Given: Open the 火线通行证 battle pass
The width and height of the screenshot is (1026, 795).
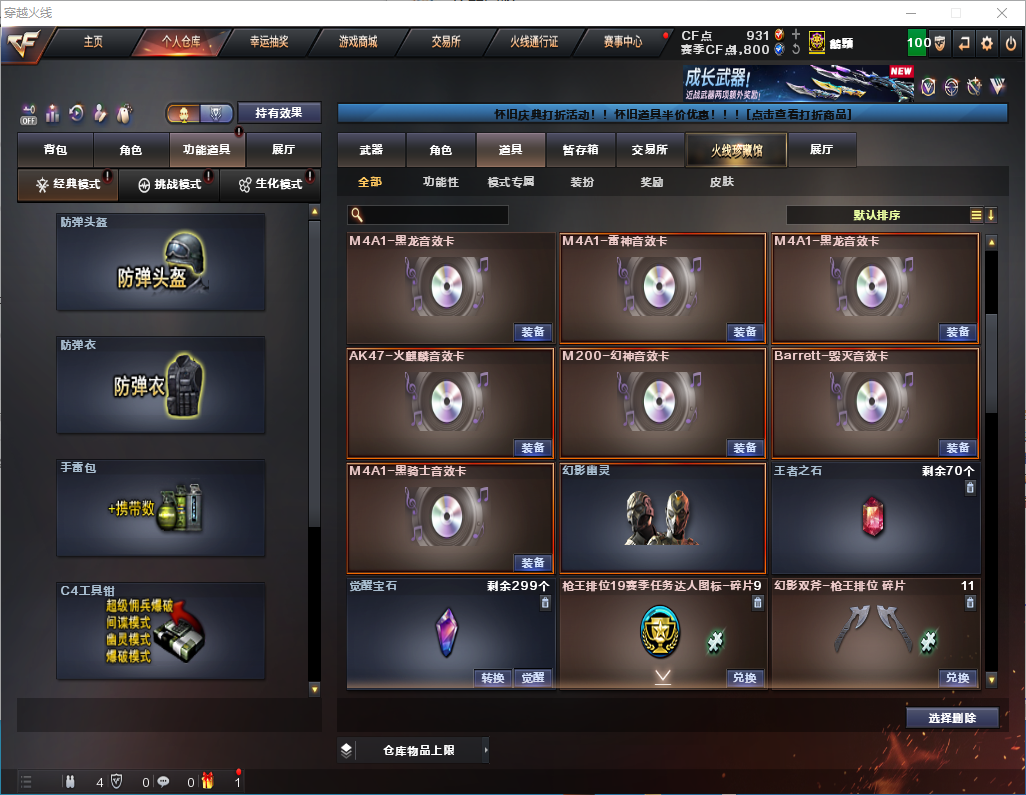Looking at the screenshot, I should pyautogui.click(x=534, y=42).
